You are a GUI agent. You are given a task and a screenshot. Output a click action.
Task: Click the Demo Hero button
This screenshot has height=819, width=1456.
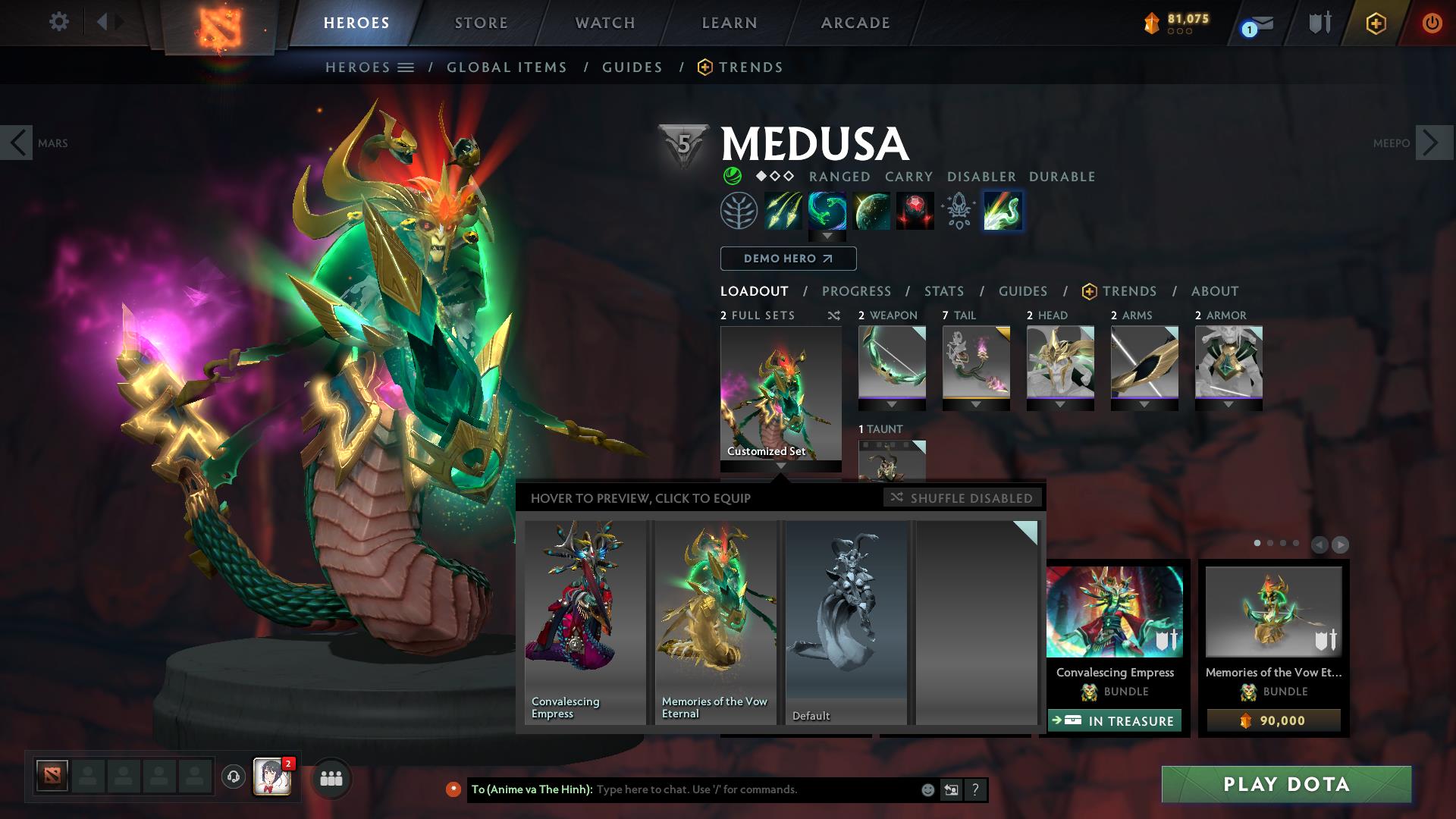tap(787, 259)
